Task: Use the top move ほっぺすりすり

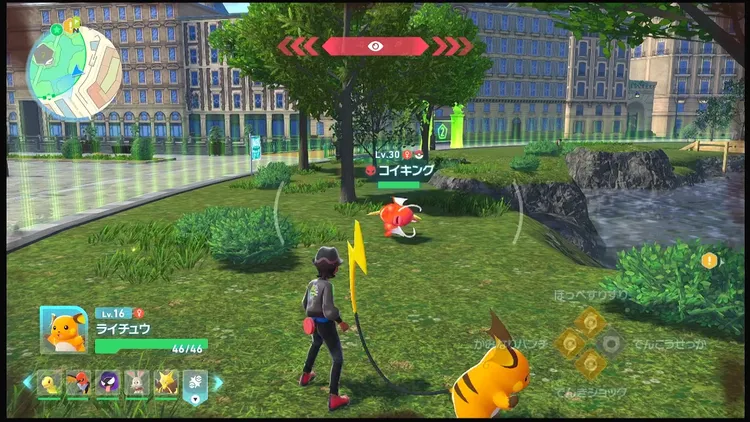Action: [590, 321]
